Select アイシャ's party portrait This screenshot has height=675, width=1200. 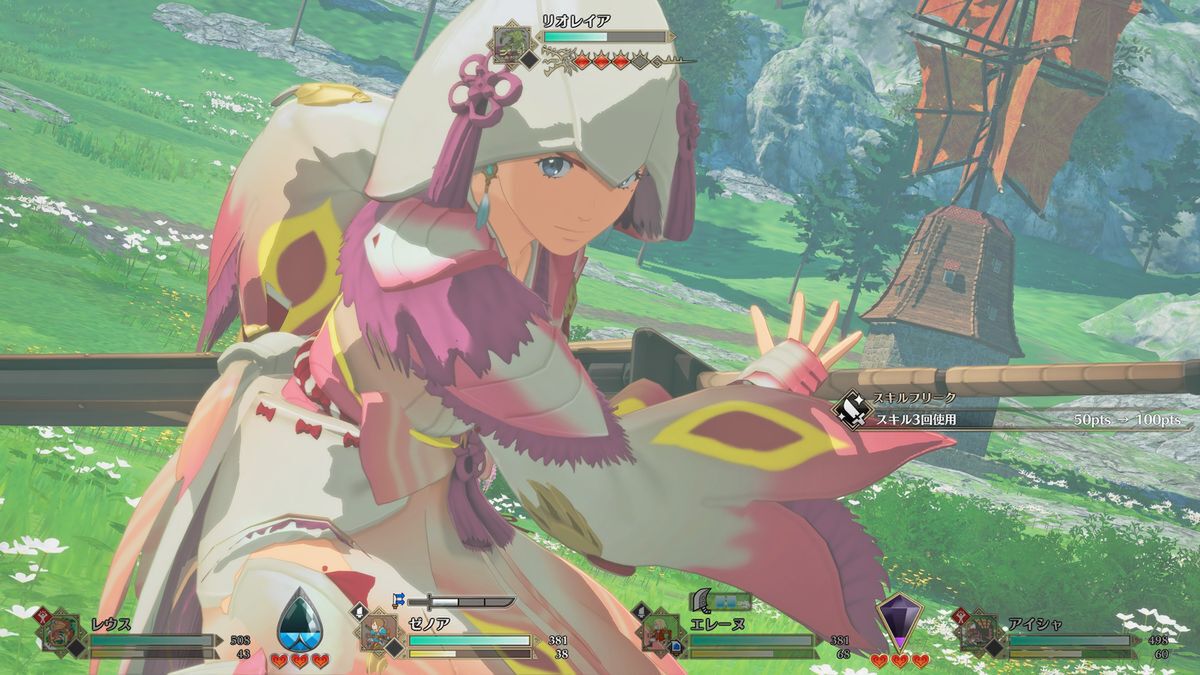click(982, 632)
